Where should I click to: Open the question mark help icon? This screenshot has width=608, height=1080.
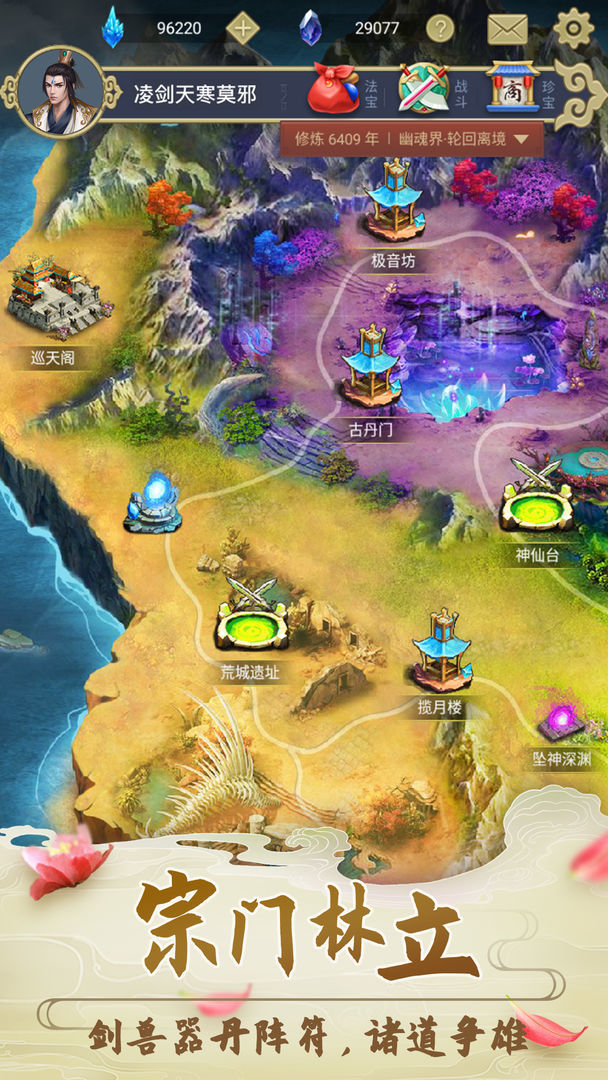(440, 28)
